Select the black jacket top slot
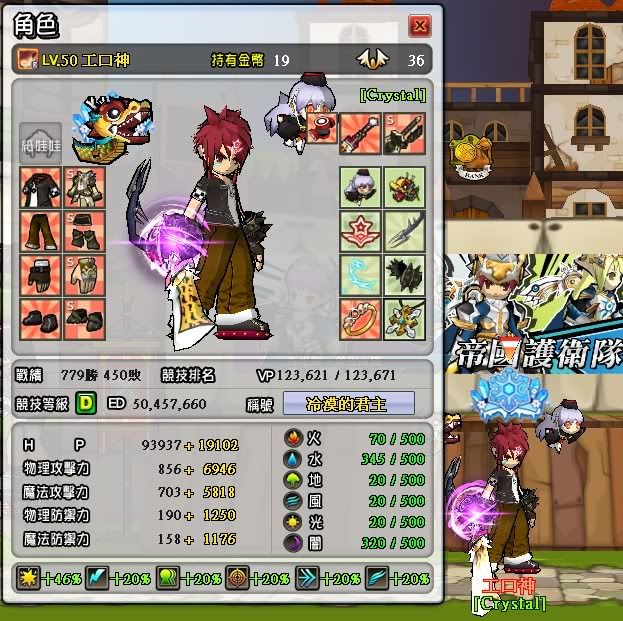This screenshot has height=621, width=623. pyautogui.click(x=41, y=188)
